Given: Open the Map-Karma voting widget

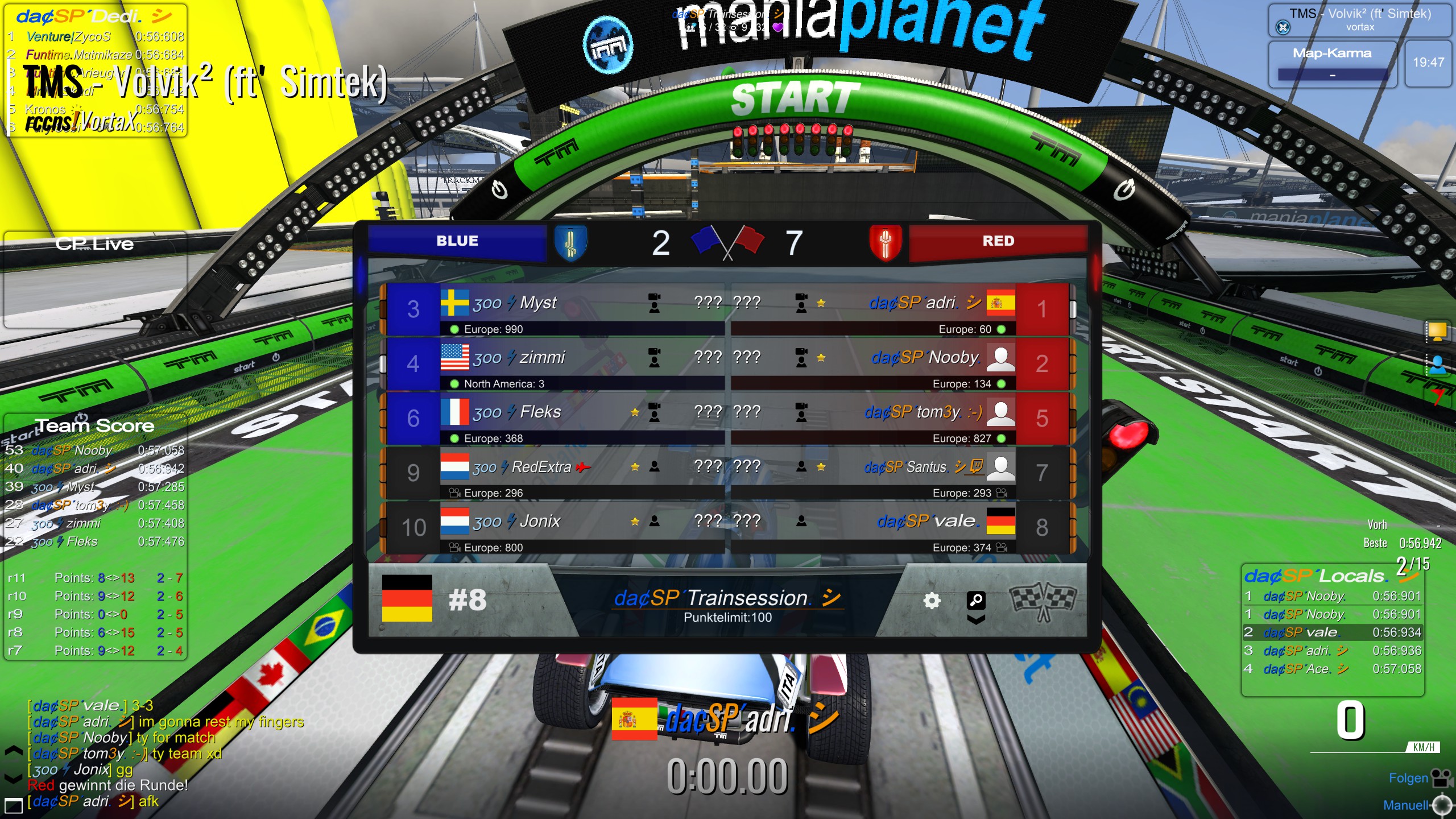Looking at the screenshot, I should click(1332, 64).
